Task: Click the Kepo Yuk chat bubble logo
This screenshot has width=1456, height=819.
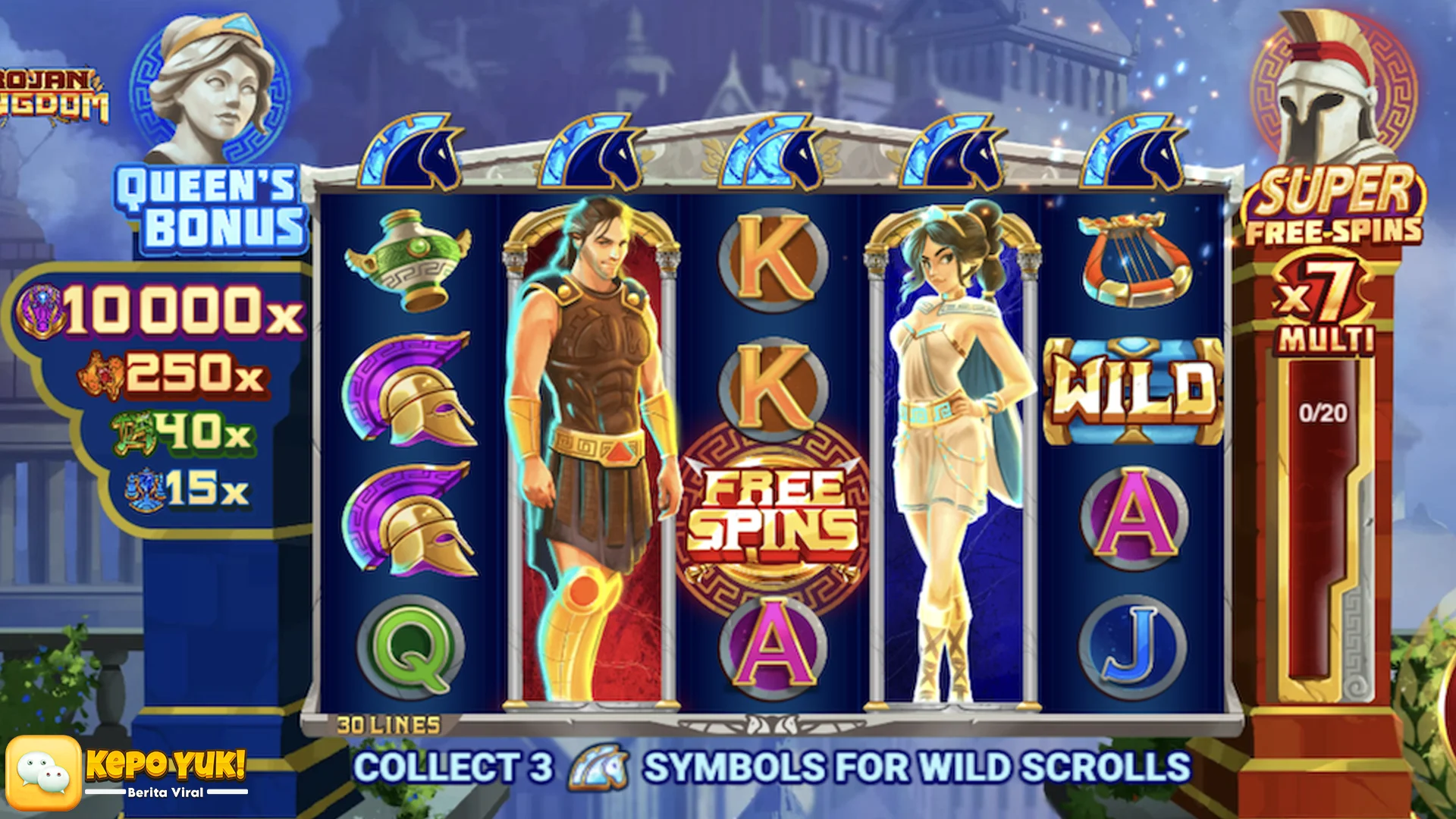Action: pos(44,772)
